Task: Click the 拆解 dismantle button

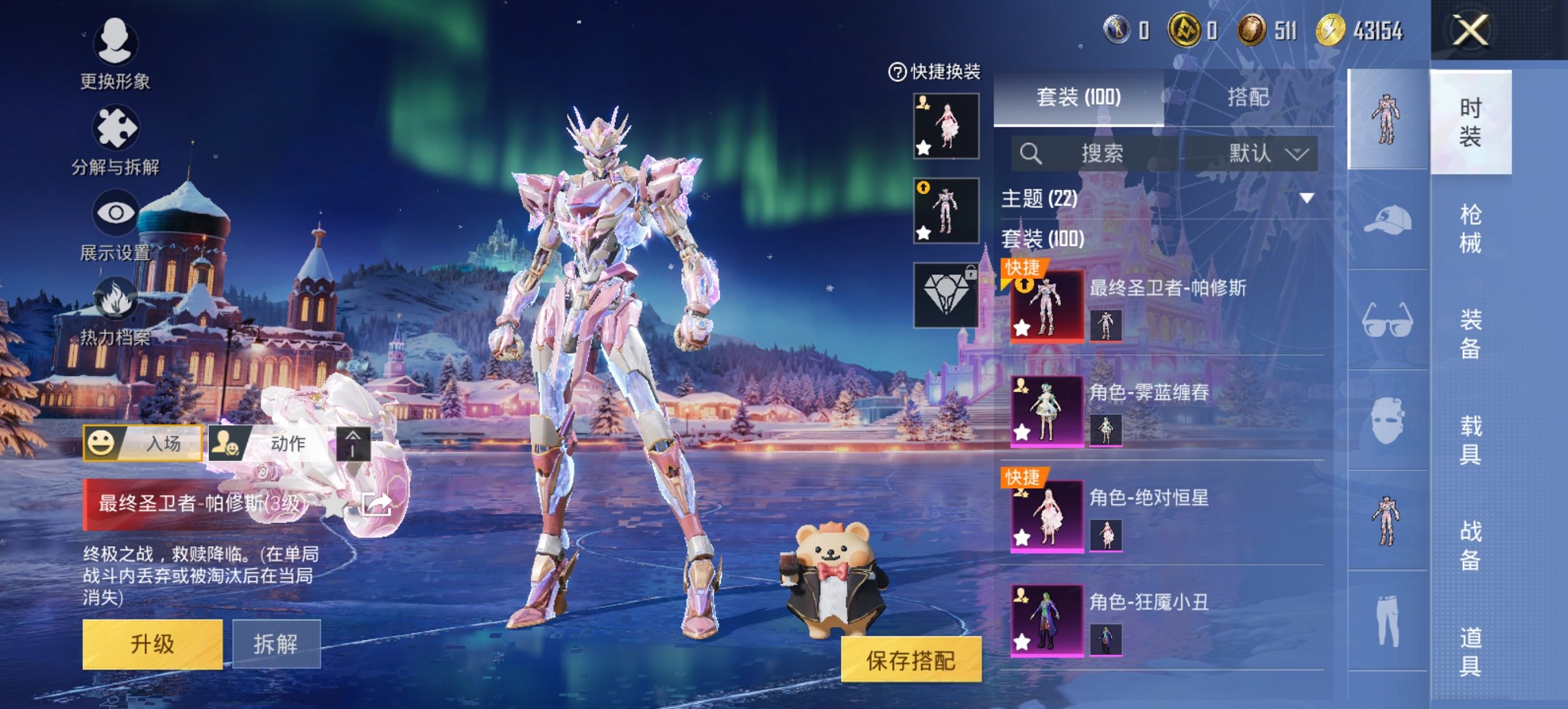Action: [276, 643]
